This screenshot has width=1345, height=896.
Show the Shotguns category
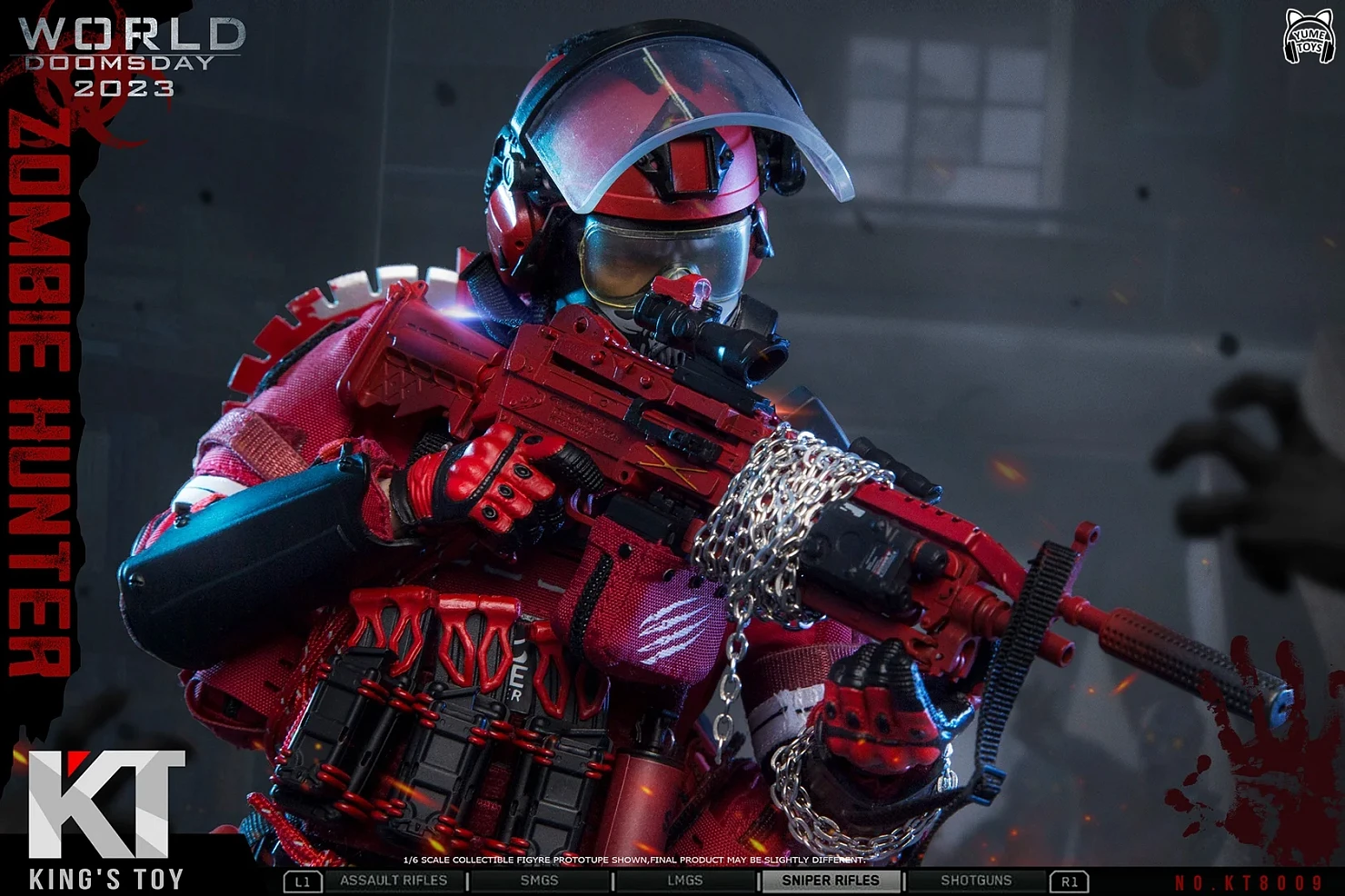[x=975, y=881]
